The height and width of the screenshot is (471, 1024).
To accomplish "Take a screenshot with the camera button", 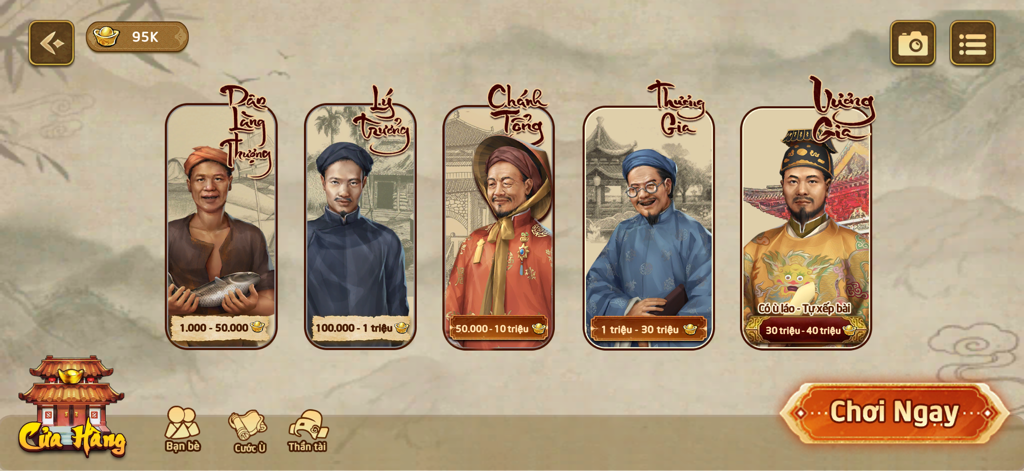I will tap(912, 43).
